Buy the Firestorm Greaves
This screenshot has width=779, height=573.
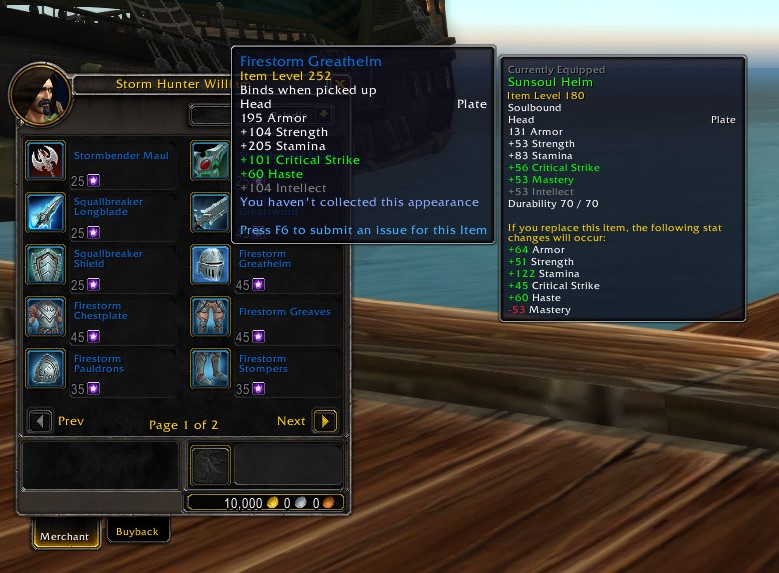[211, 317]
